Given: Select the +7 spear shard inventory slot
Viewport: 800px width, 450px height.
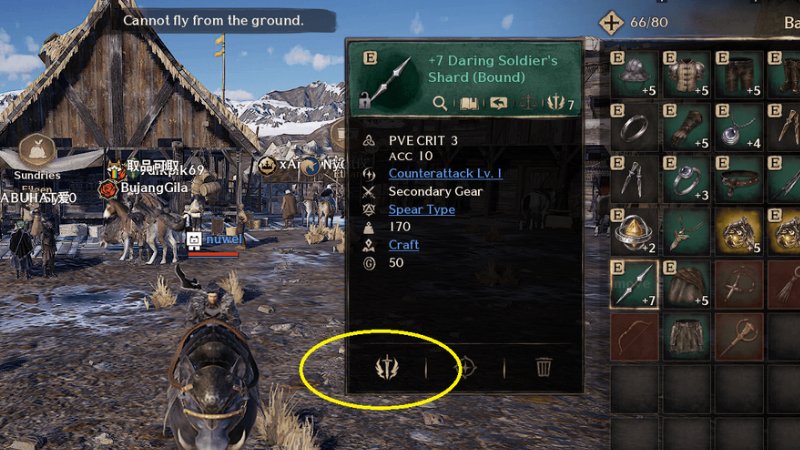Looking at the screenshot, I should tap(636, 282).
